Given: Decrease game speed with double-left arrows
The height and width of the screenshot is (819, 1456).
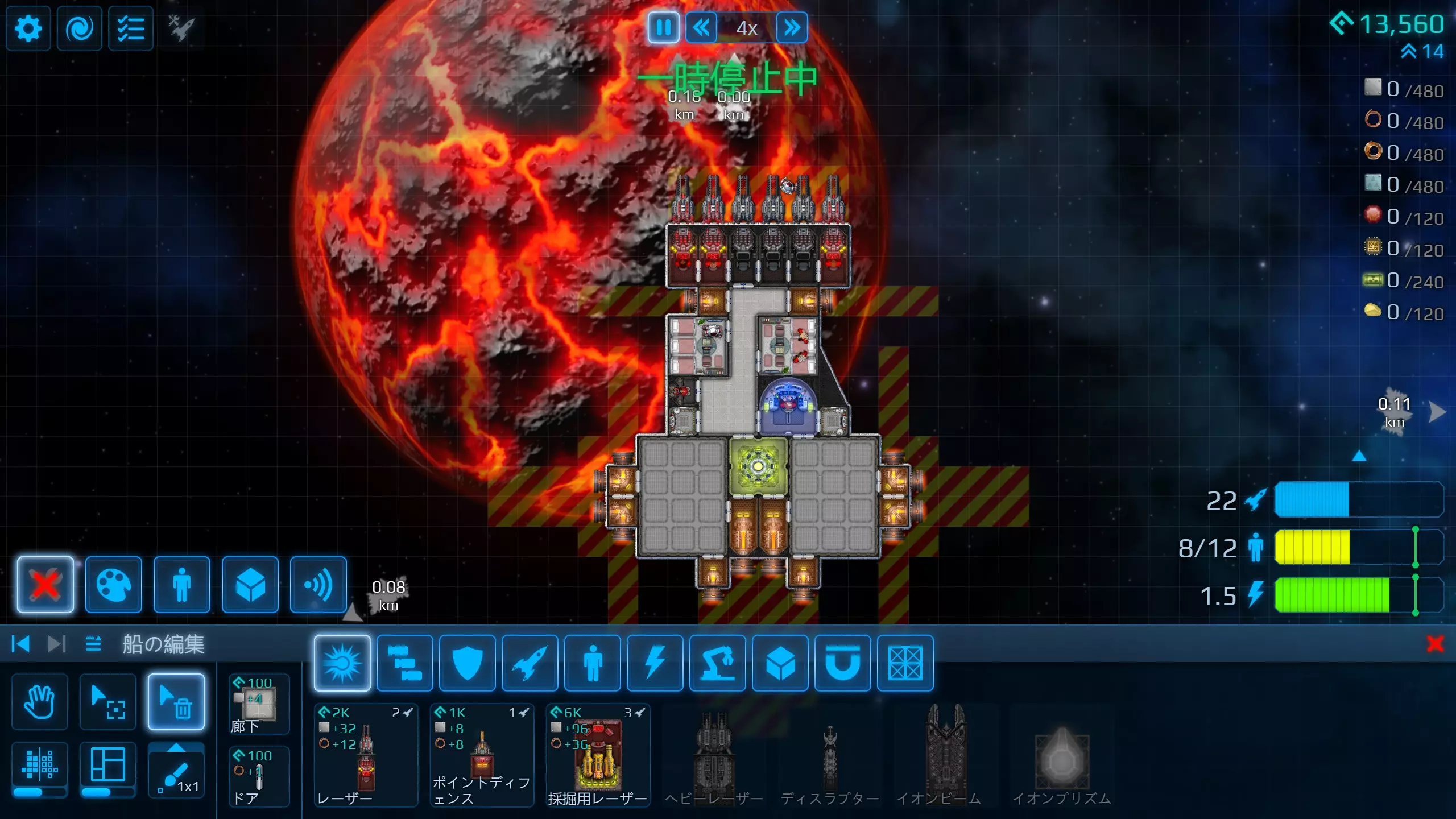Looking at the screenshot, I should click(701, 27).
